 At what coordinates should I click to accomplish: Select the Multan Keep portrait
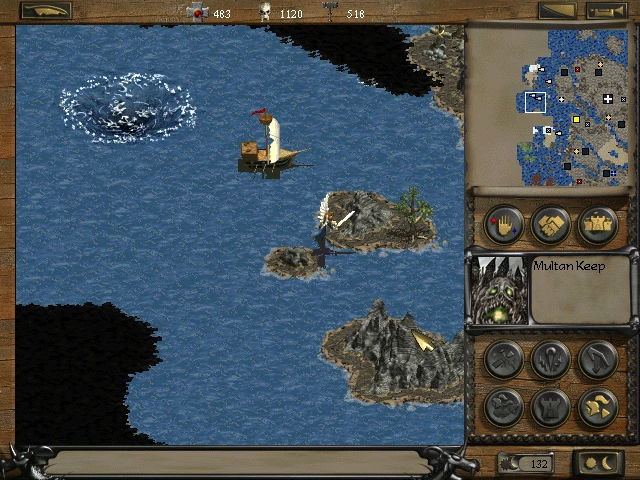(499, 289)
